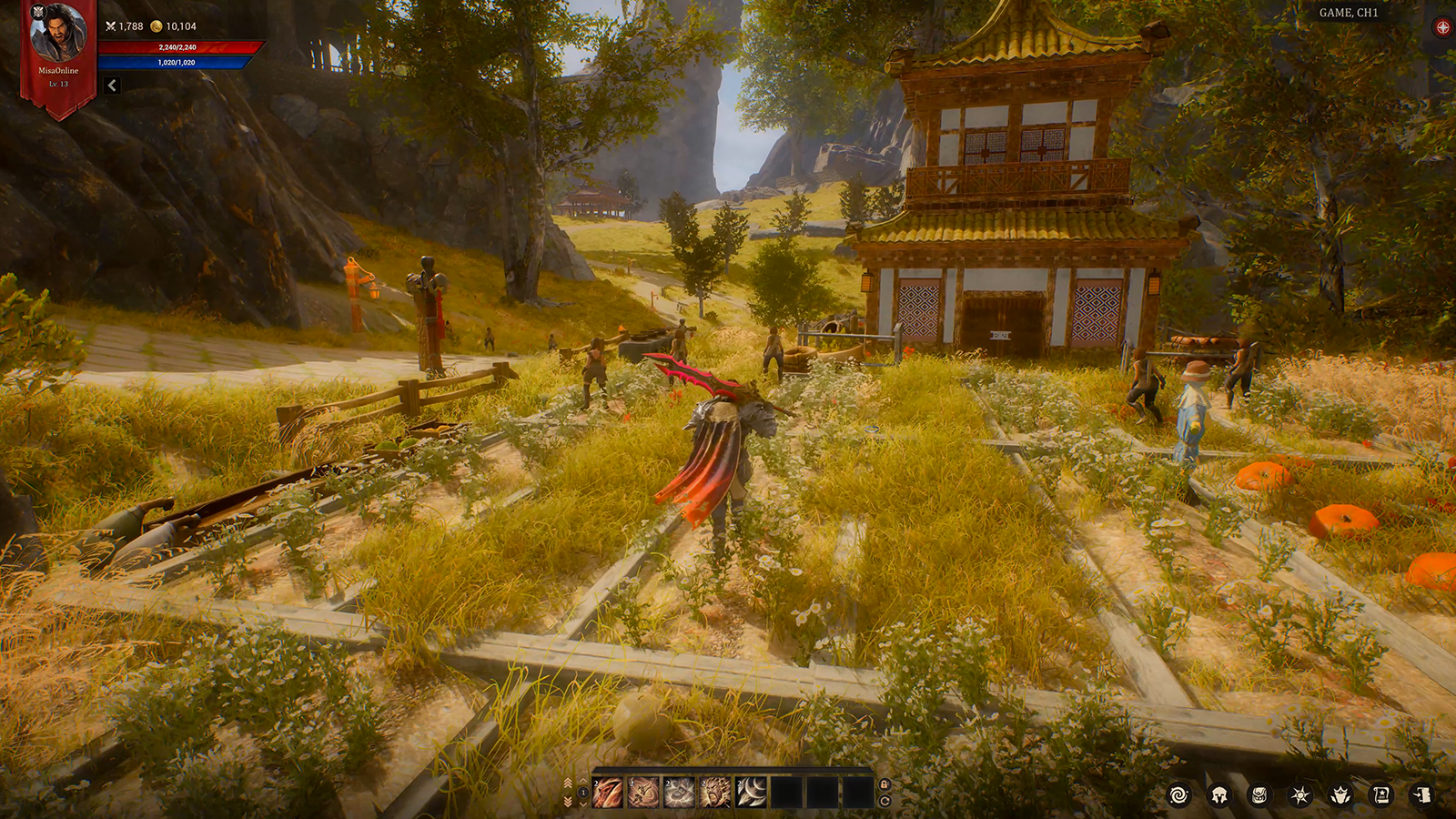Image resolution: width=1456 pixels, height=819 pixels.
Task: Activate the flaming blade slash skill
Action: (x=608, y=793)
